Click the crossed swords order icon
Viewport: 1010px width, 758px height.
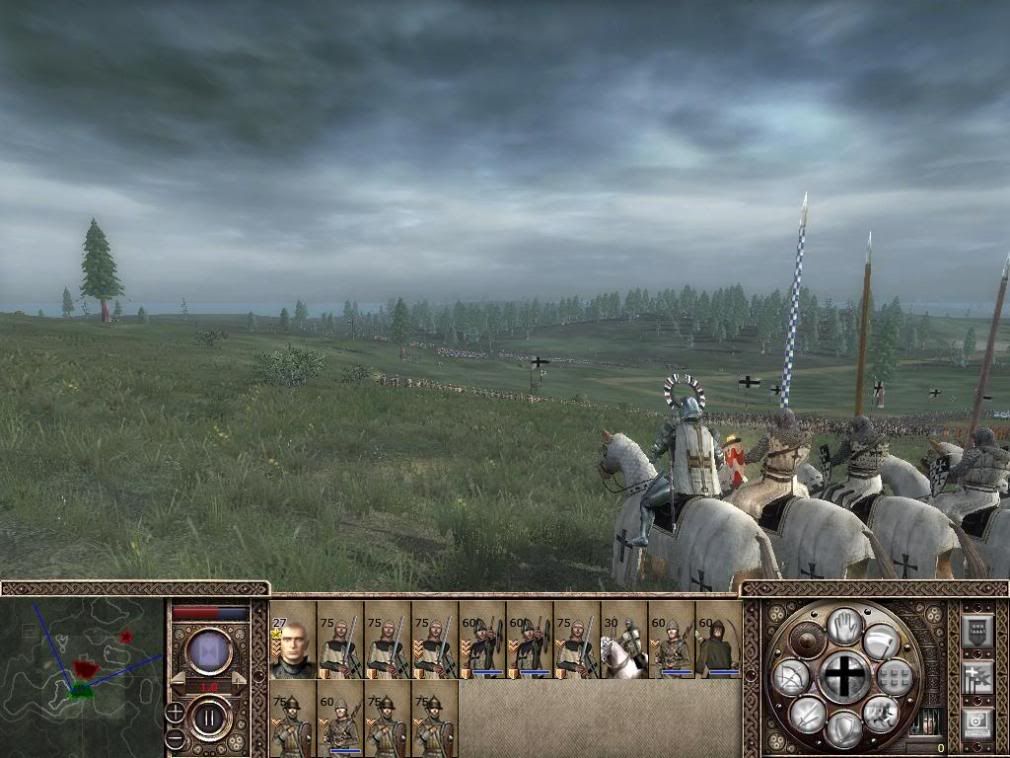[x=806, y=714]
